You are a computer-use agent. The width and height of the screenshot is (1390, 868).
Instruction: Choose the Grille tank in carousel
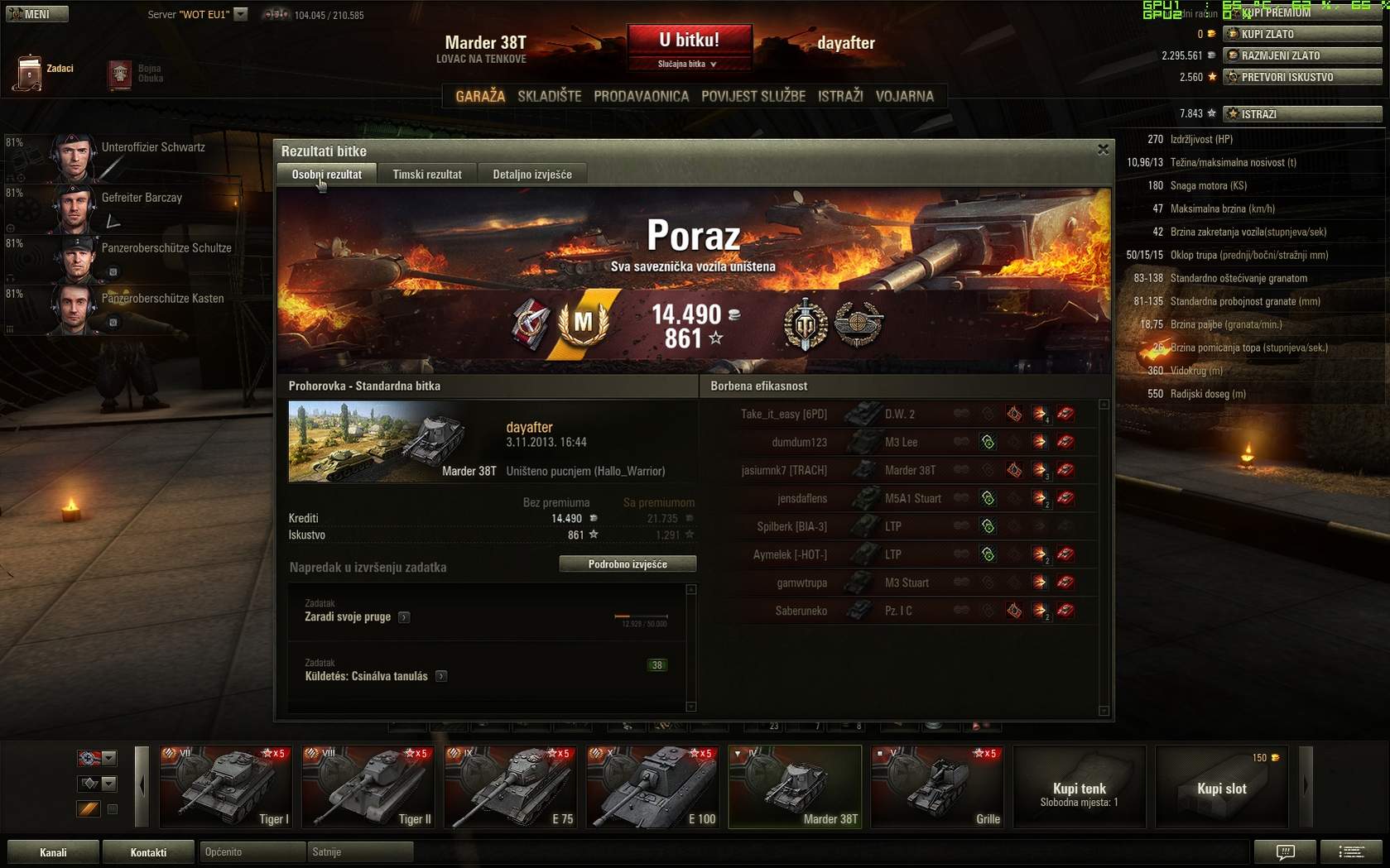(937, 787)
